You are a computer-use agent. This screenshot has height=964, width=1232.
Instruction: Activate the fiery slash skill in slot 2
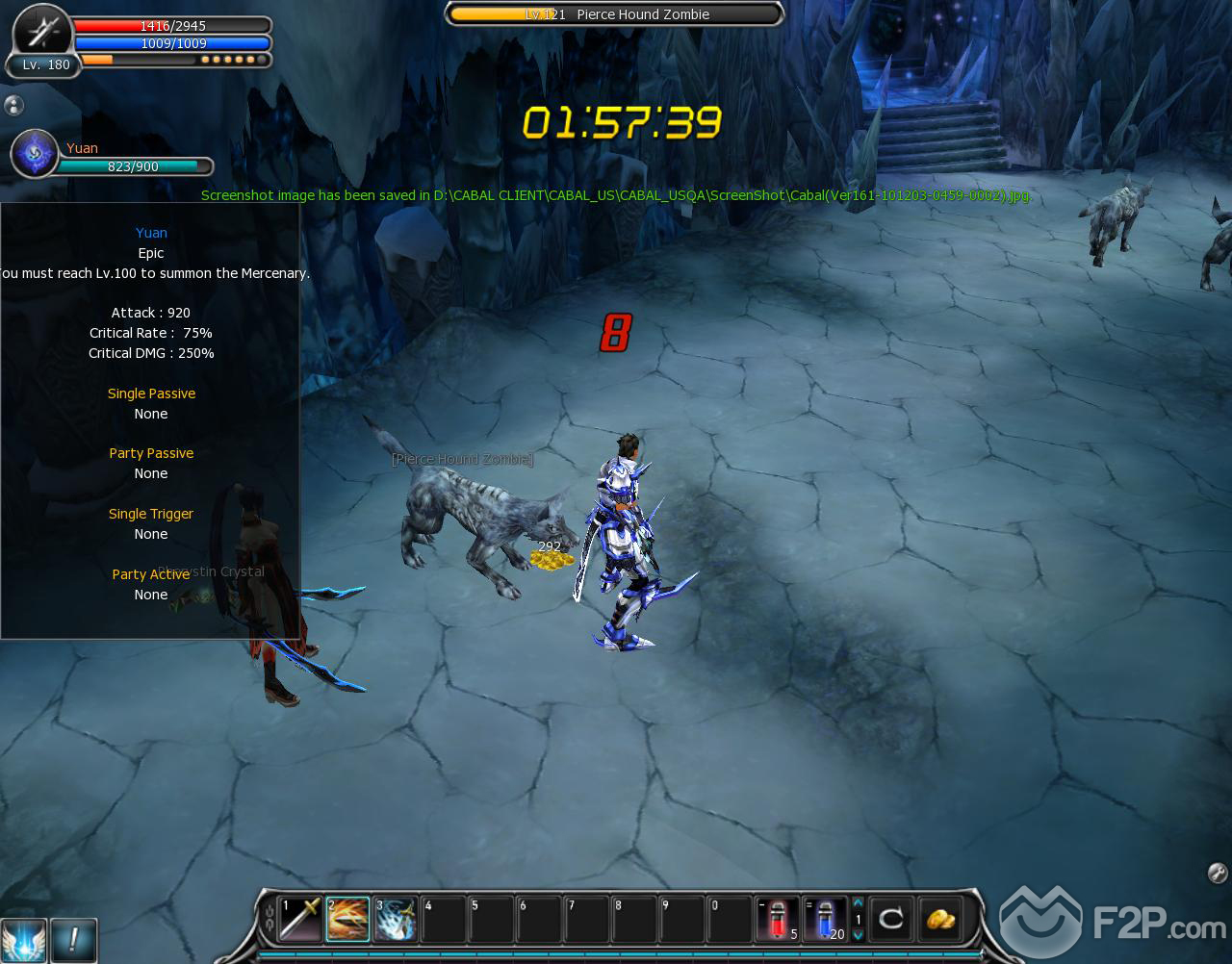347,919
